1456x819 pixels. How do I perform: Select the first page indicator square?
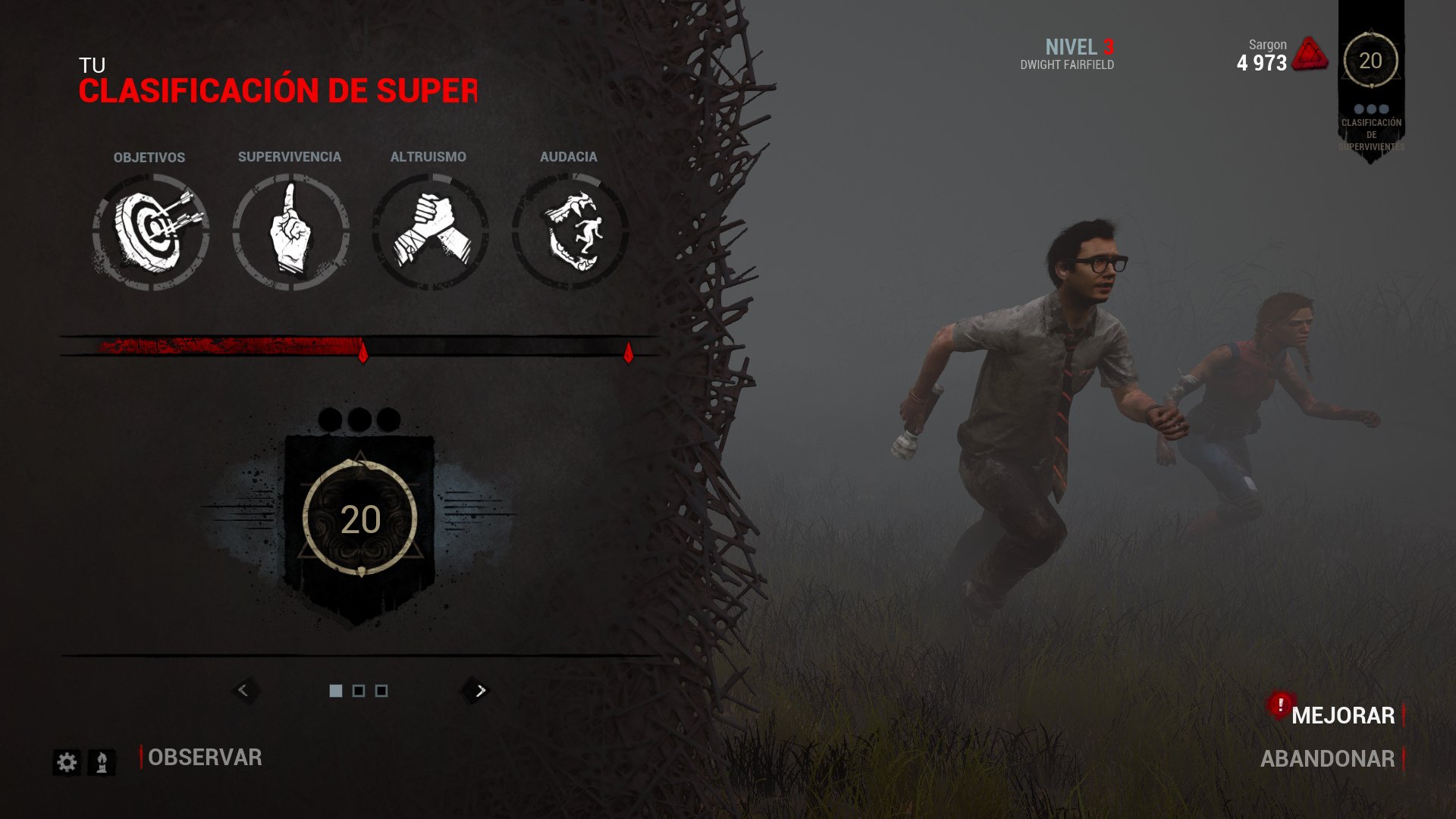[336, 691]
